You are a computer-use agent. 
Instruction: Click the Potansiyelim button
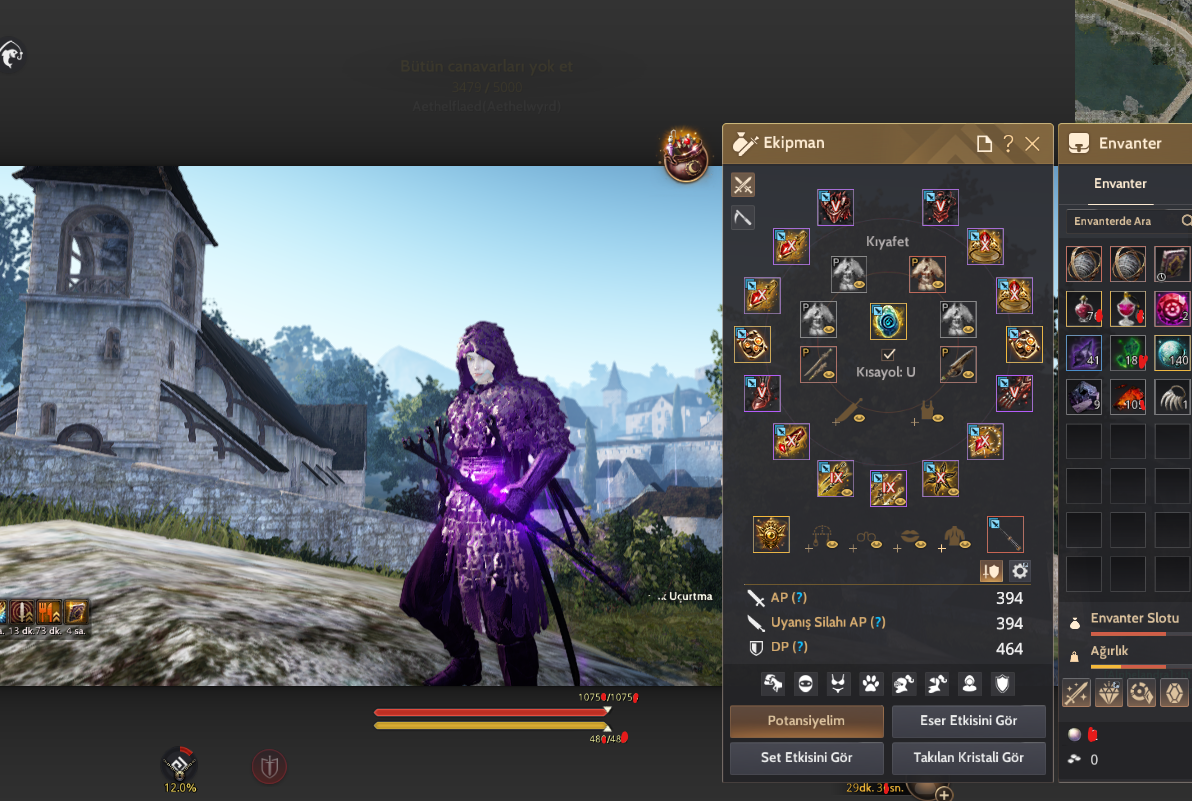(807, 721)
